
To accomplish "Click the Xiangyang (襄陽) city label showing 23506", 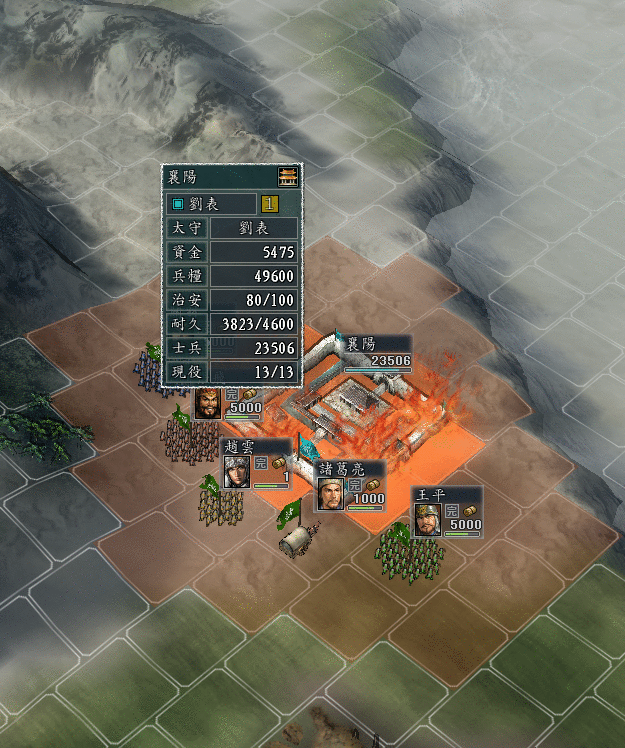I will point(377,352).
